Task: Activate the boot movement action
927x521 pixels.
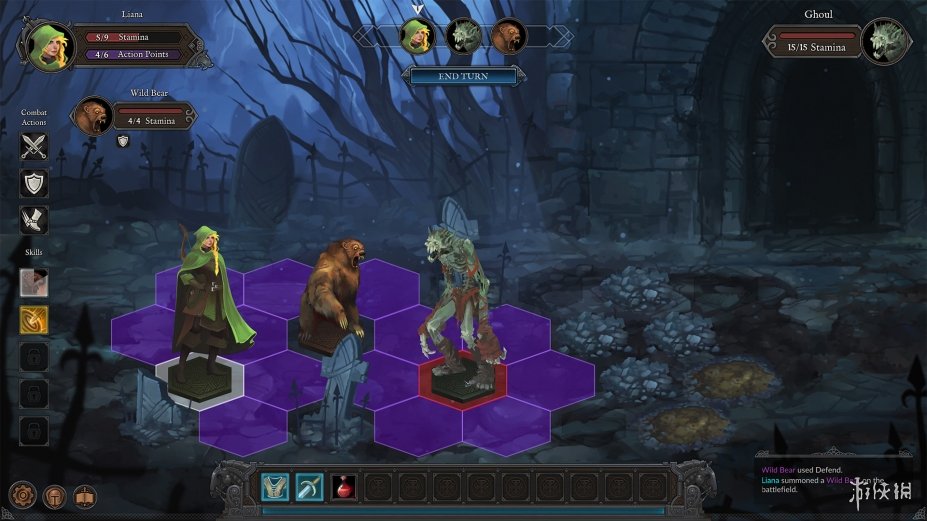Action: click(35, 220)
